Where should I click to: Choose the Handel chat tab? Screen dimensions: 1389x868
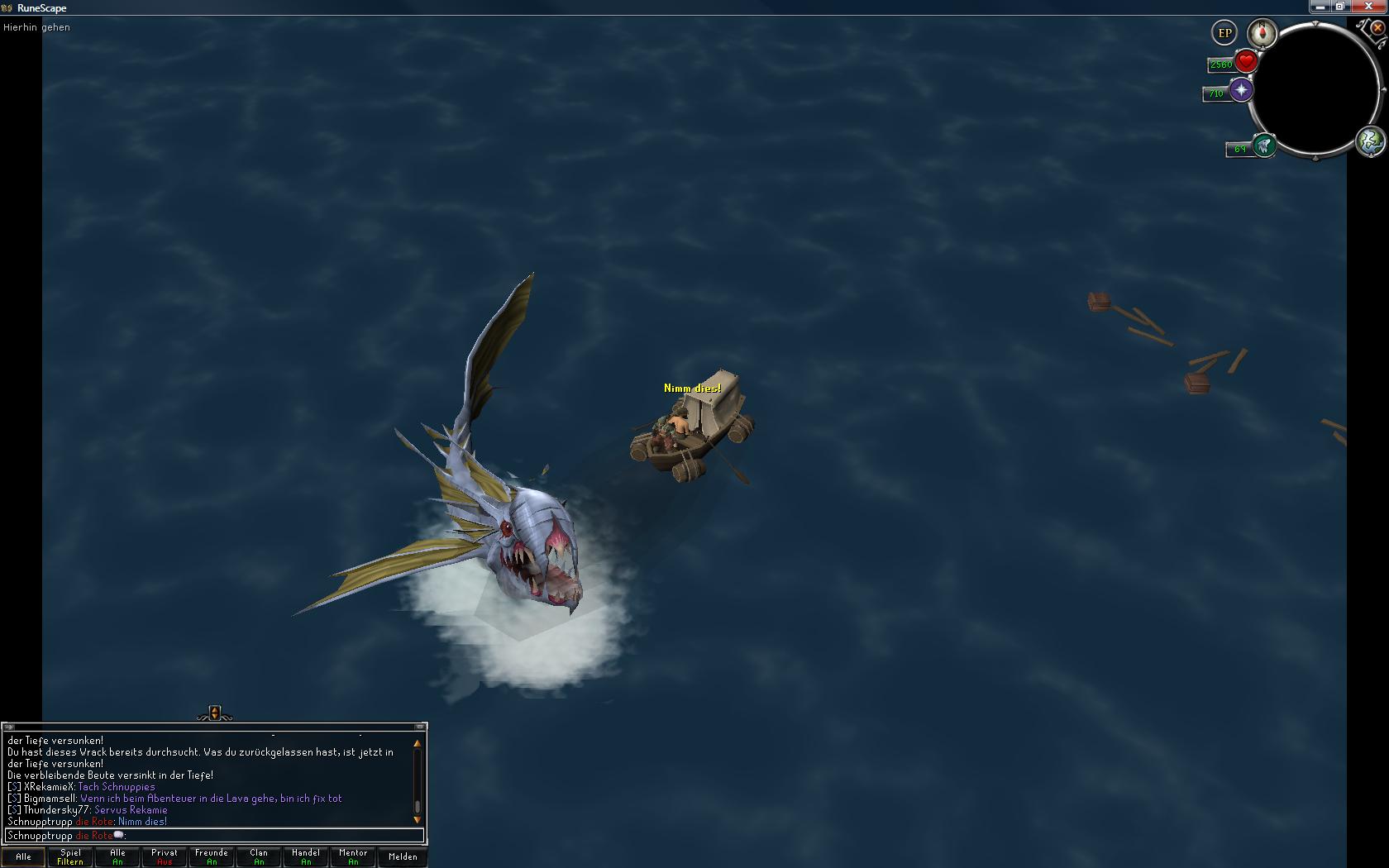pos(306,856)
